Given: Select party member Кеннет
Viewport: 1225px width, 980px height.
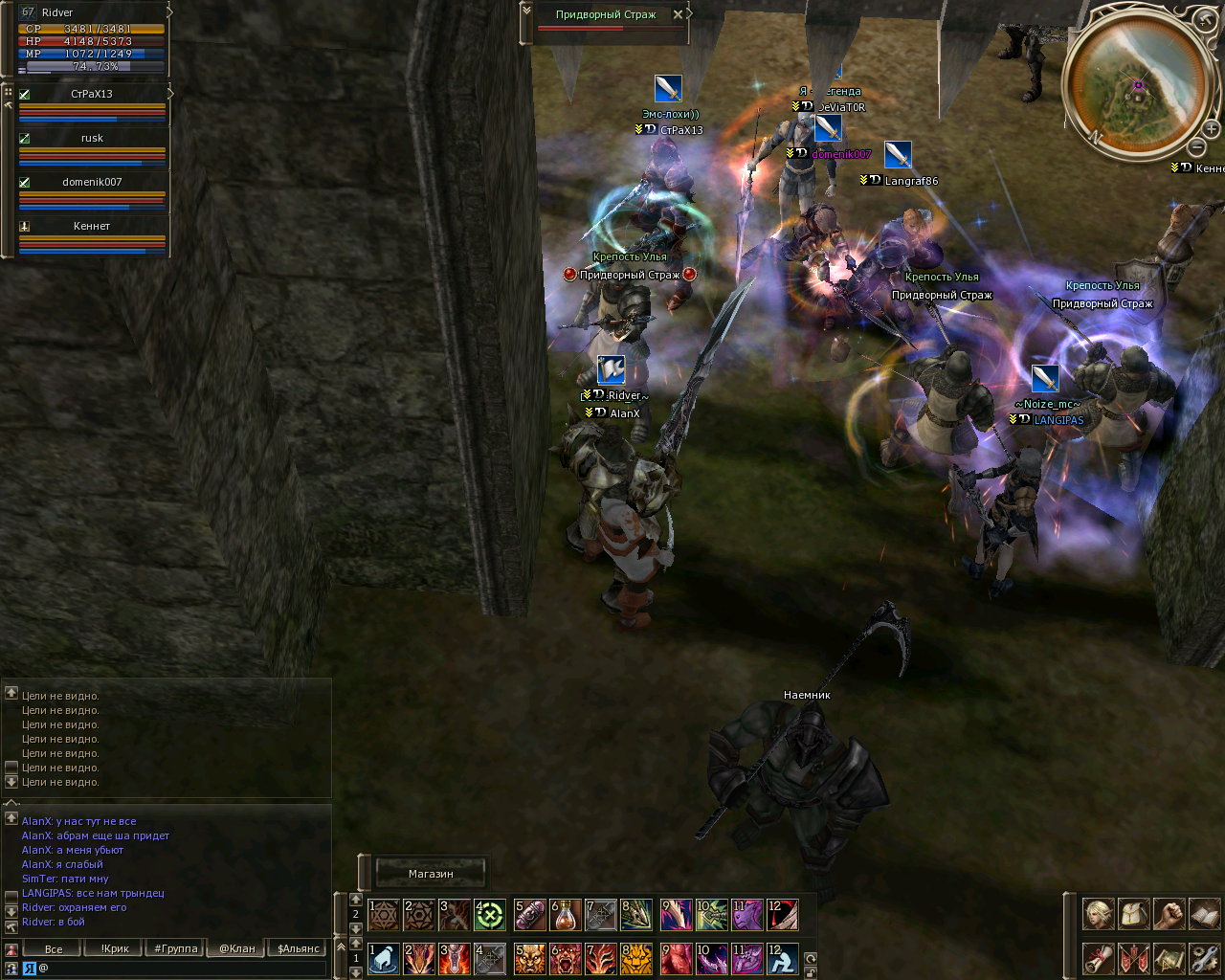Looking at the screenshot, I should (x=92, y=226).
